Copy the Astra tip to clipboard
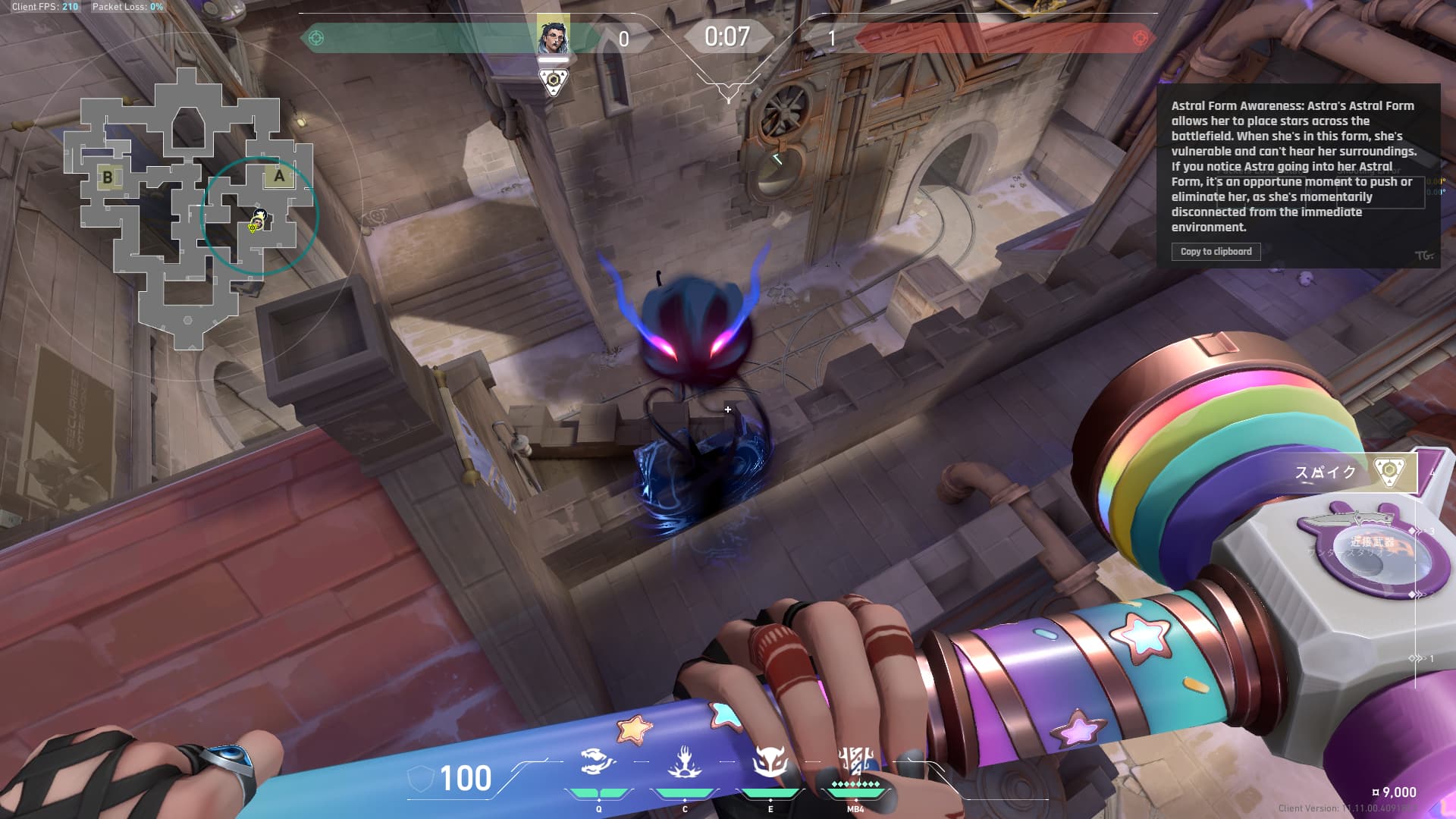The height and width of the screenshot is (819, 1456). tap(1216, 252)
